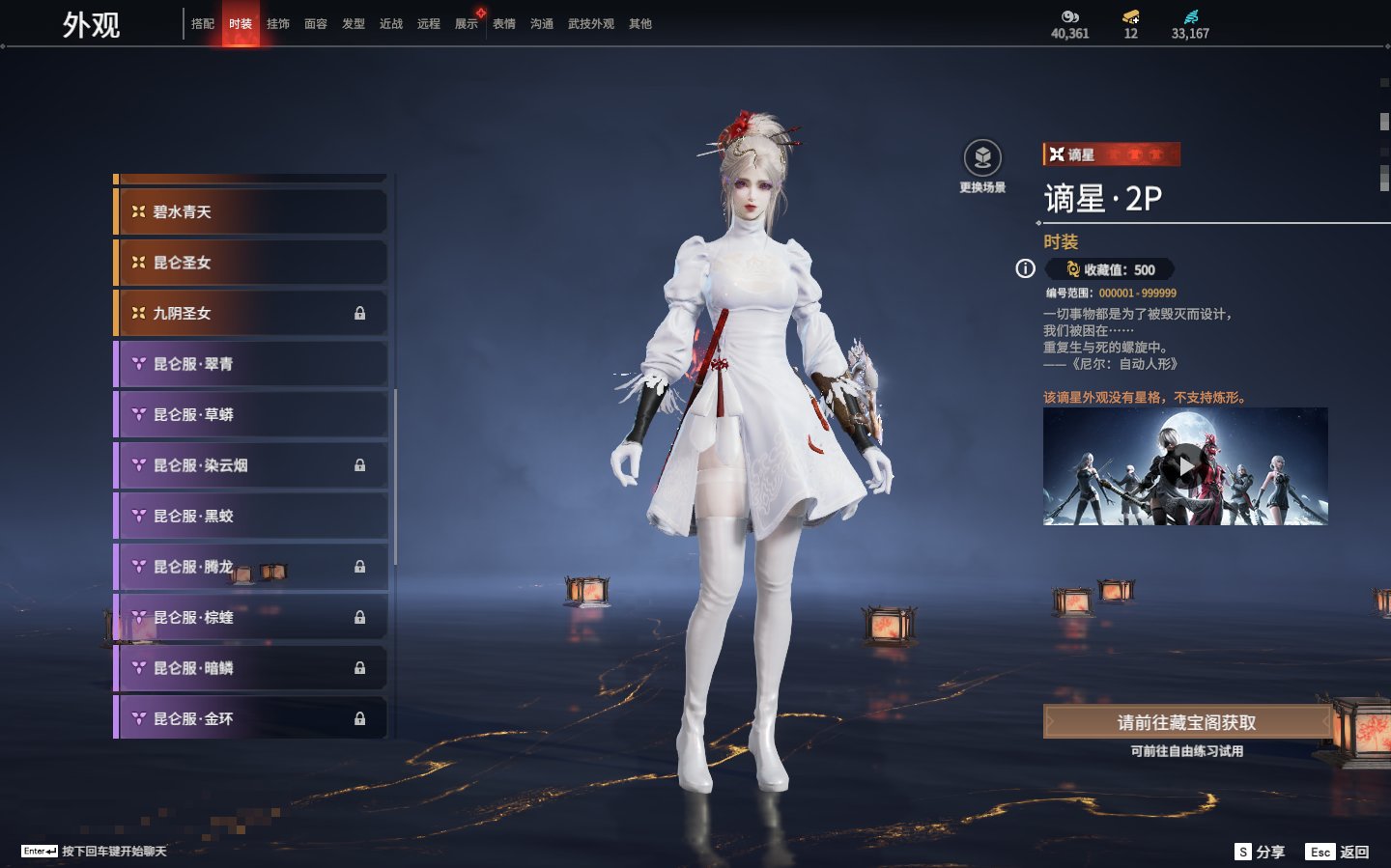Pick the 昆仑服·翠青 outfit
Viewport: 1391px width, 868px height.
point(251,364)
